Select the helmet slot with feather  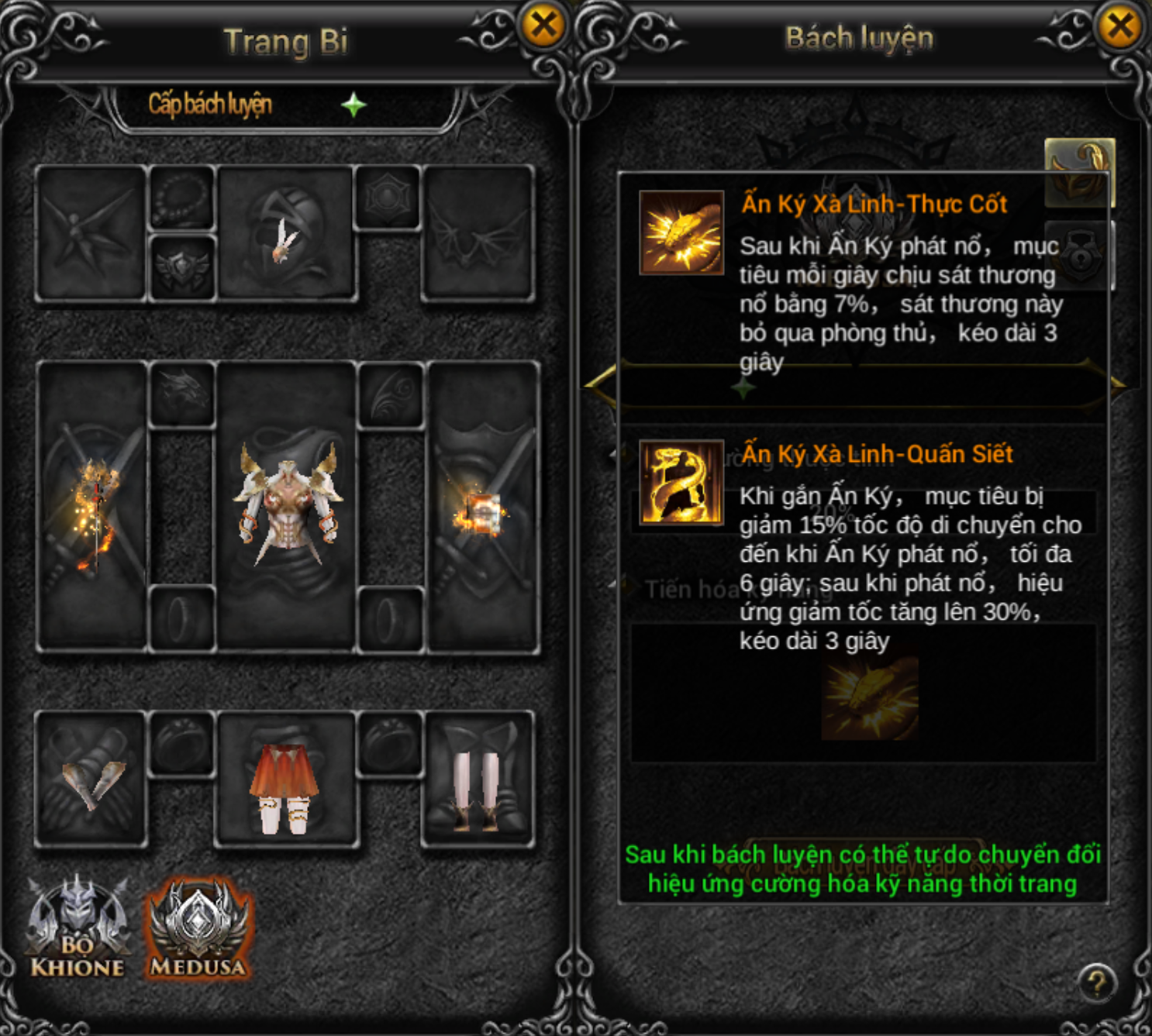click(287, 232)
